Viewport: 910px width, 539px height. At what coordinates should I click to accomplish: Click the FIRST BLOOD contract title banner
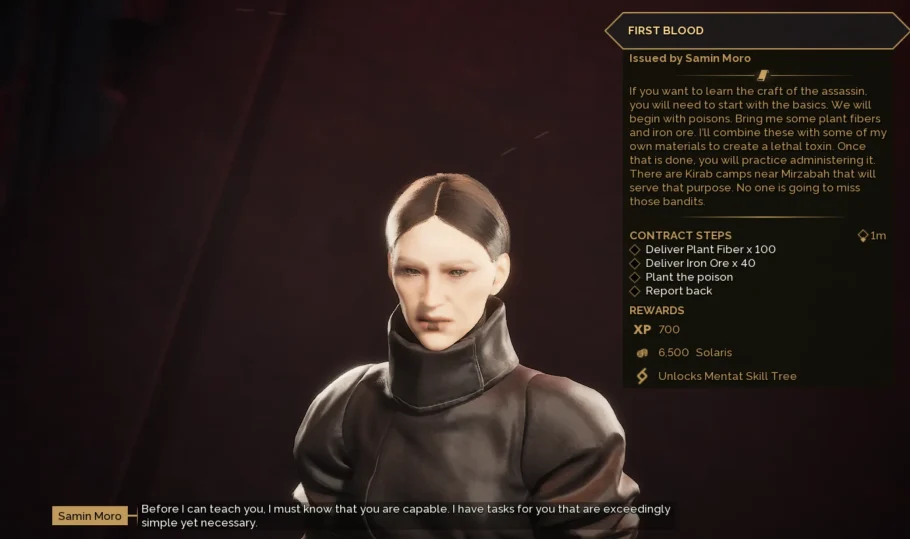coord(756,31)
